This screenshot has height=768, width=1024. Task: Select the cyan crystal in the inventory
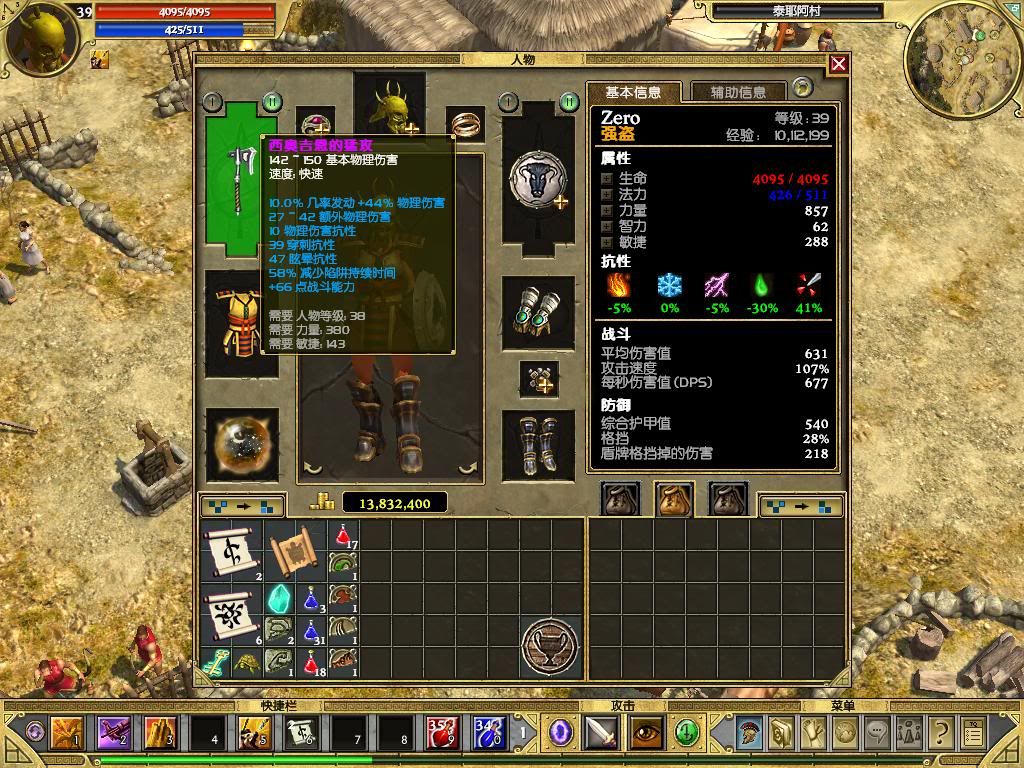tap(278, 599)
